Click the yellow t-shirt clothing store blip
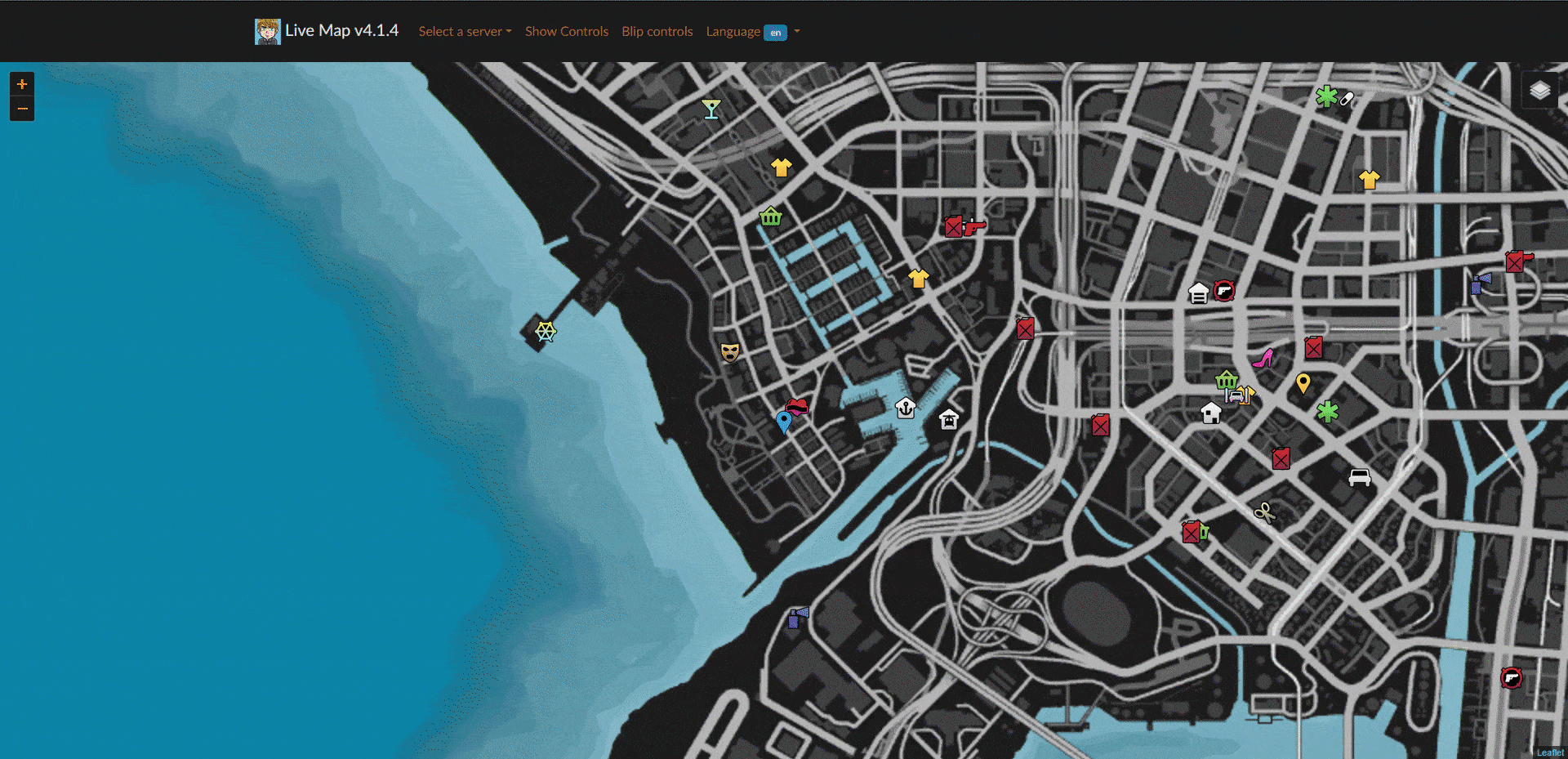 pyautogui.click(x=782, y=166)
